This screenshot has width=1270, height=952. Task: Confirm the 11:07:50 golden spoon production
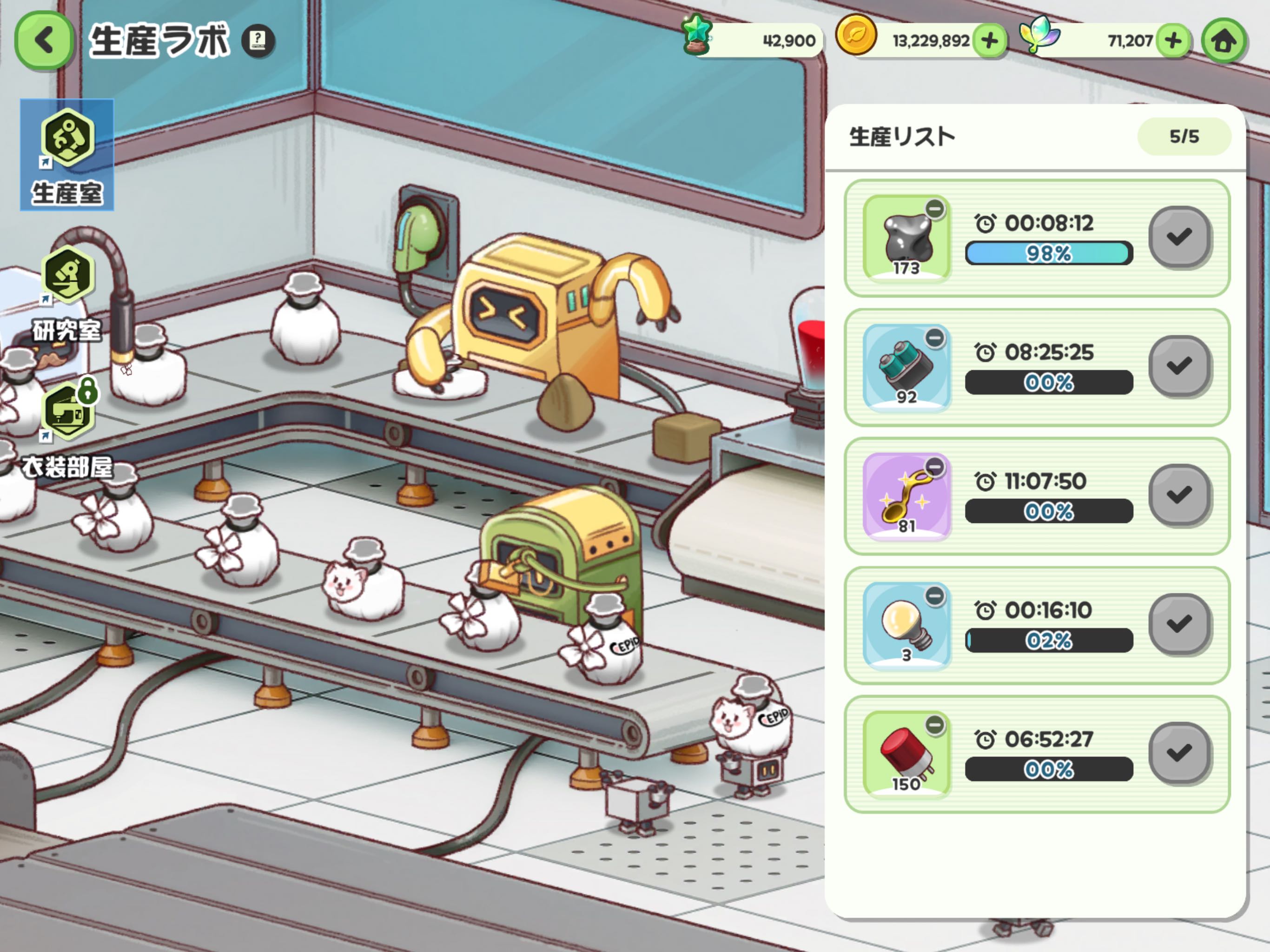click(1180, 495)
